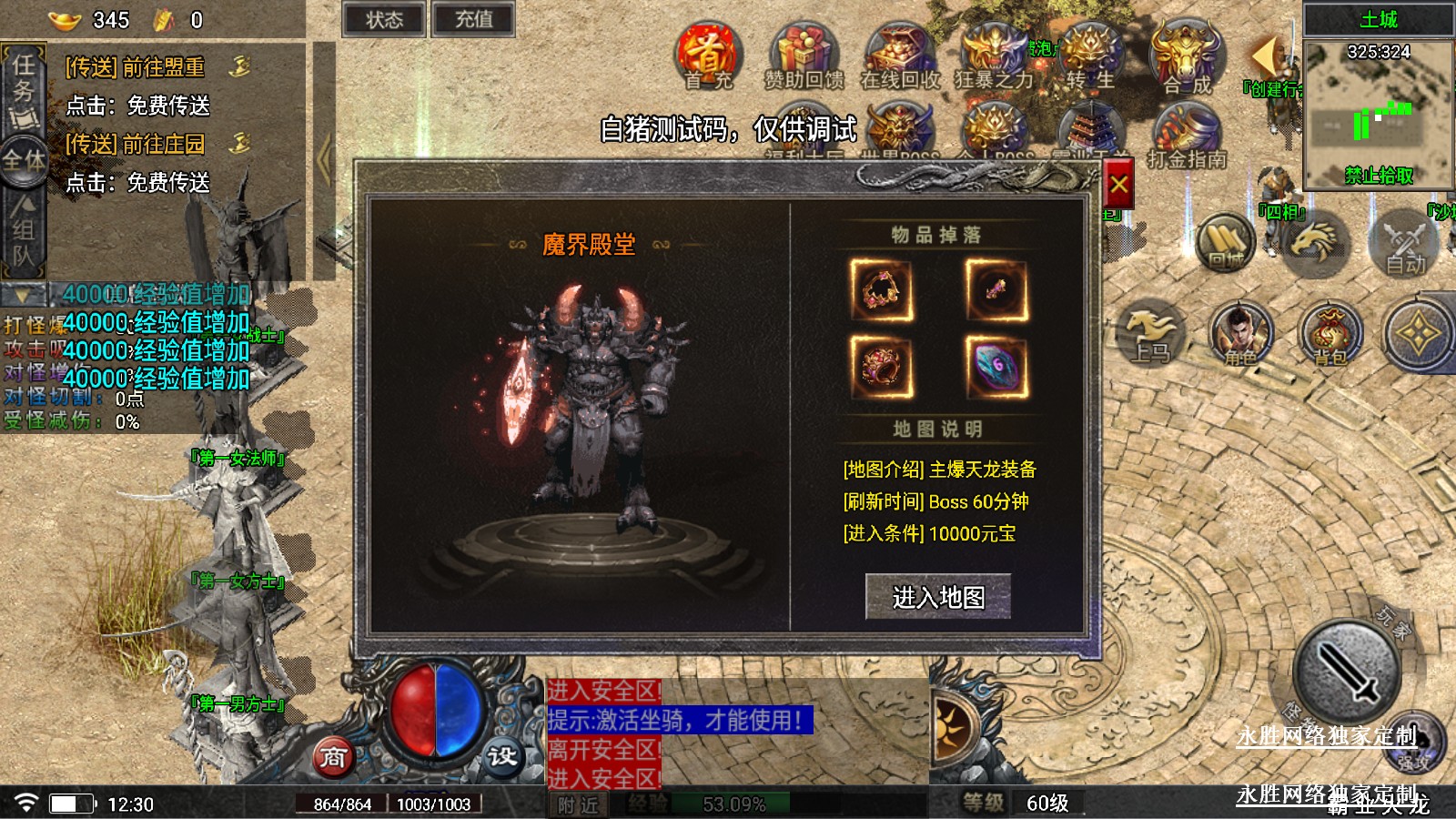
Task: Toggle 自动 auto-battle
Action: coord(1405,244)
